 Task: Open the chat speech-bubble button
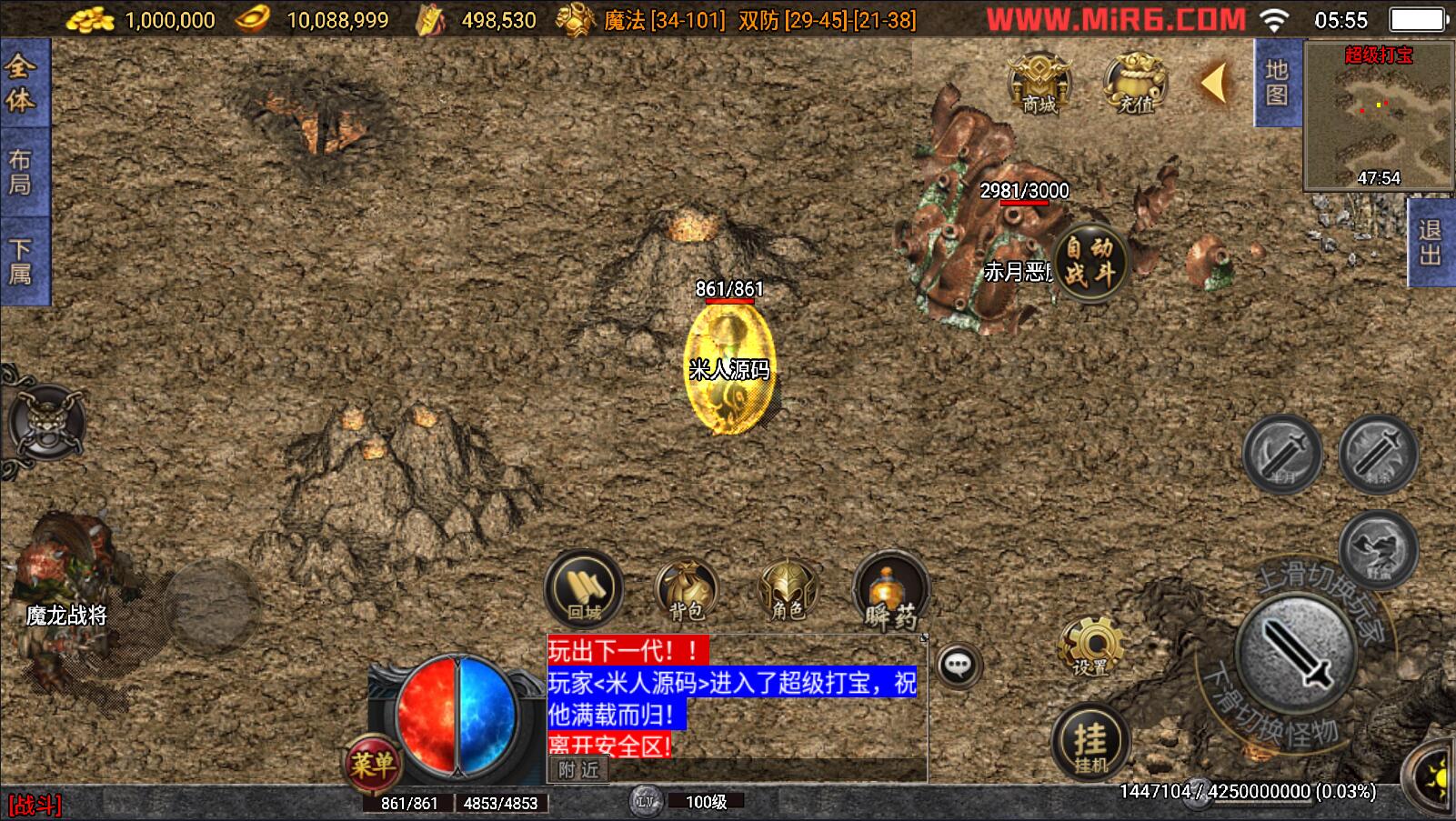pos(958,666)
